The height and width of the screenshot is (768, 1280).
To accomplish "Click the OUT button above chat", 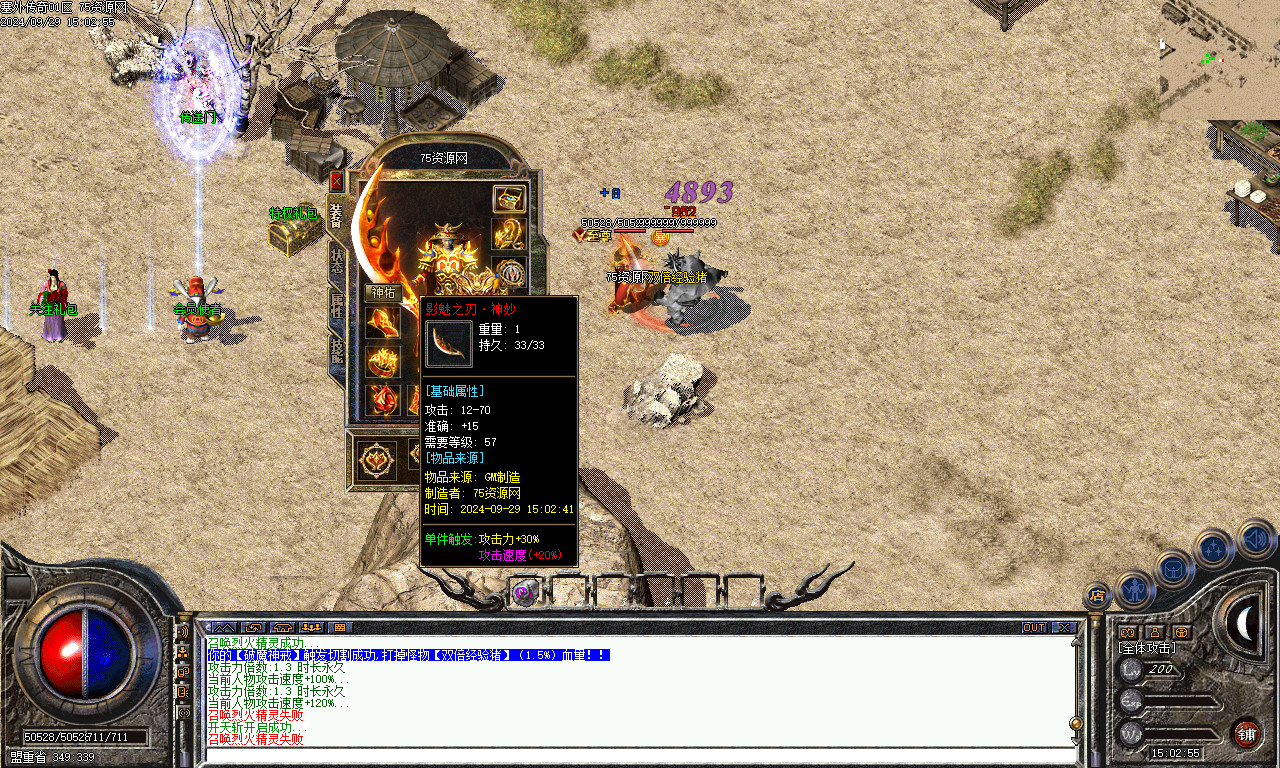I will [1034, 628].
